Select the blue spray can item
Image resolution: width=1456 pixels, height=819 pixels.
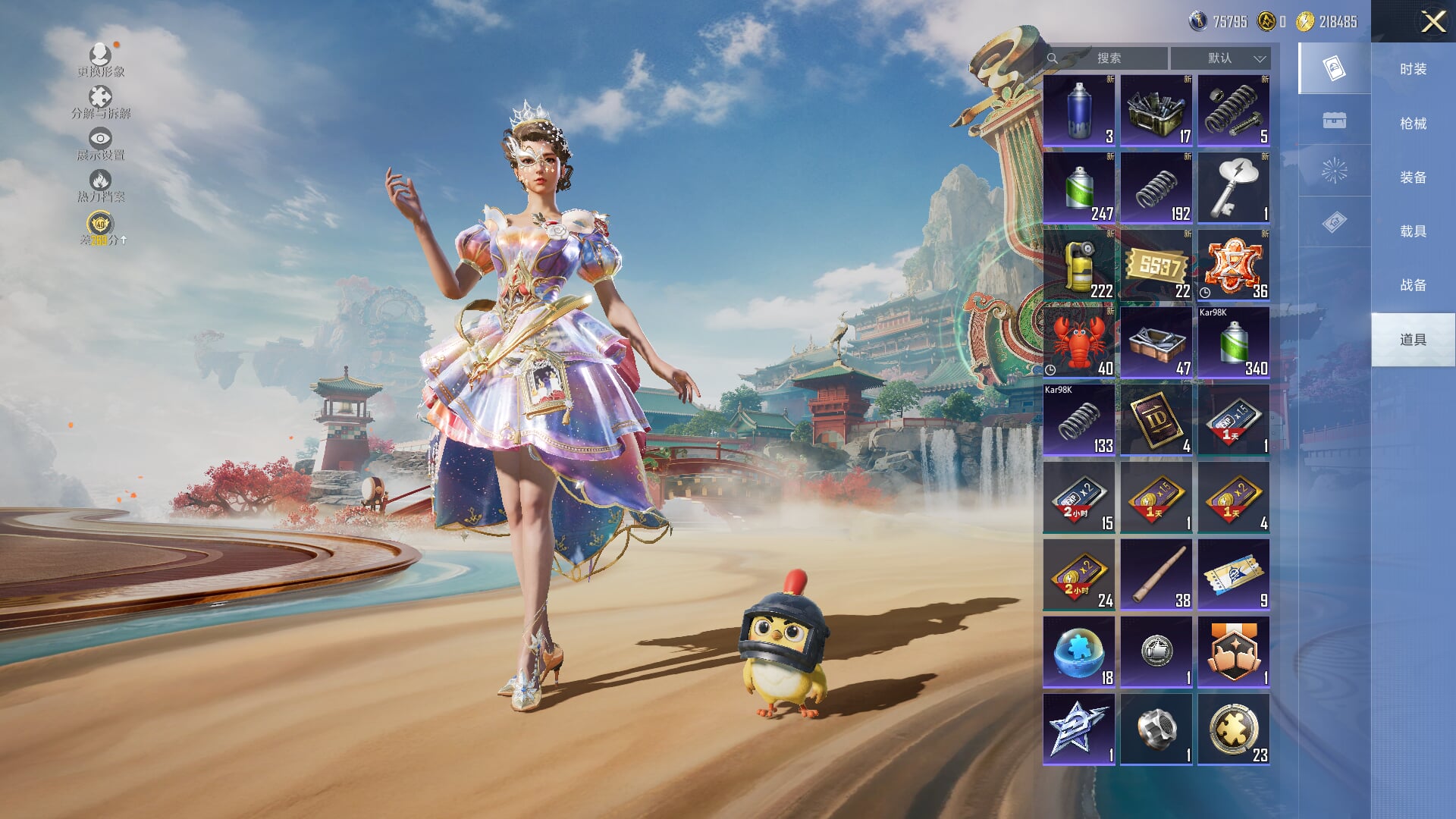(x=1078, y=110)
